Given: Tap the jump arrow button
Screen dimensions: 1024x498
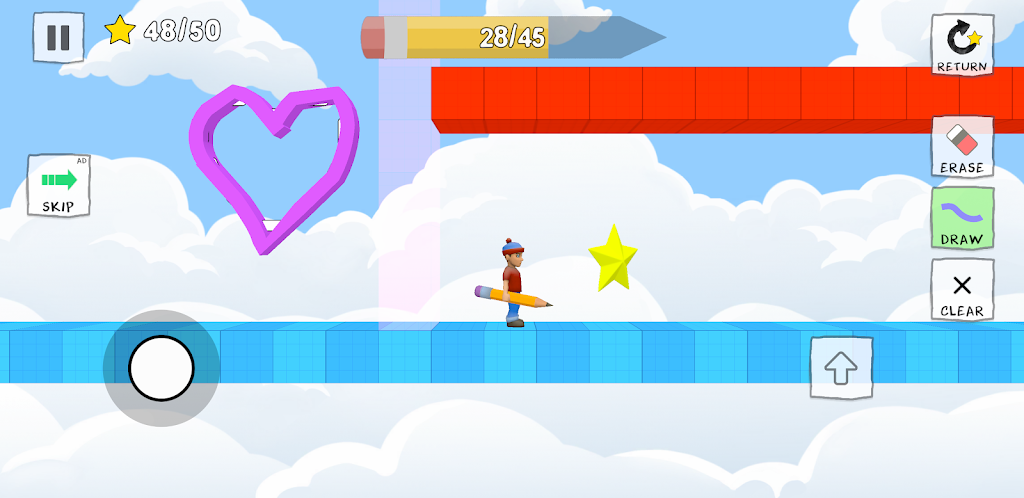Looking at the screenshot, I should [x=841, y=367].
